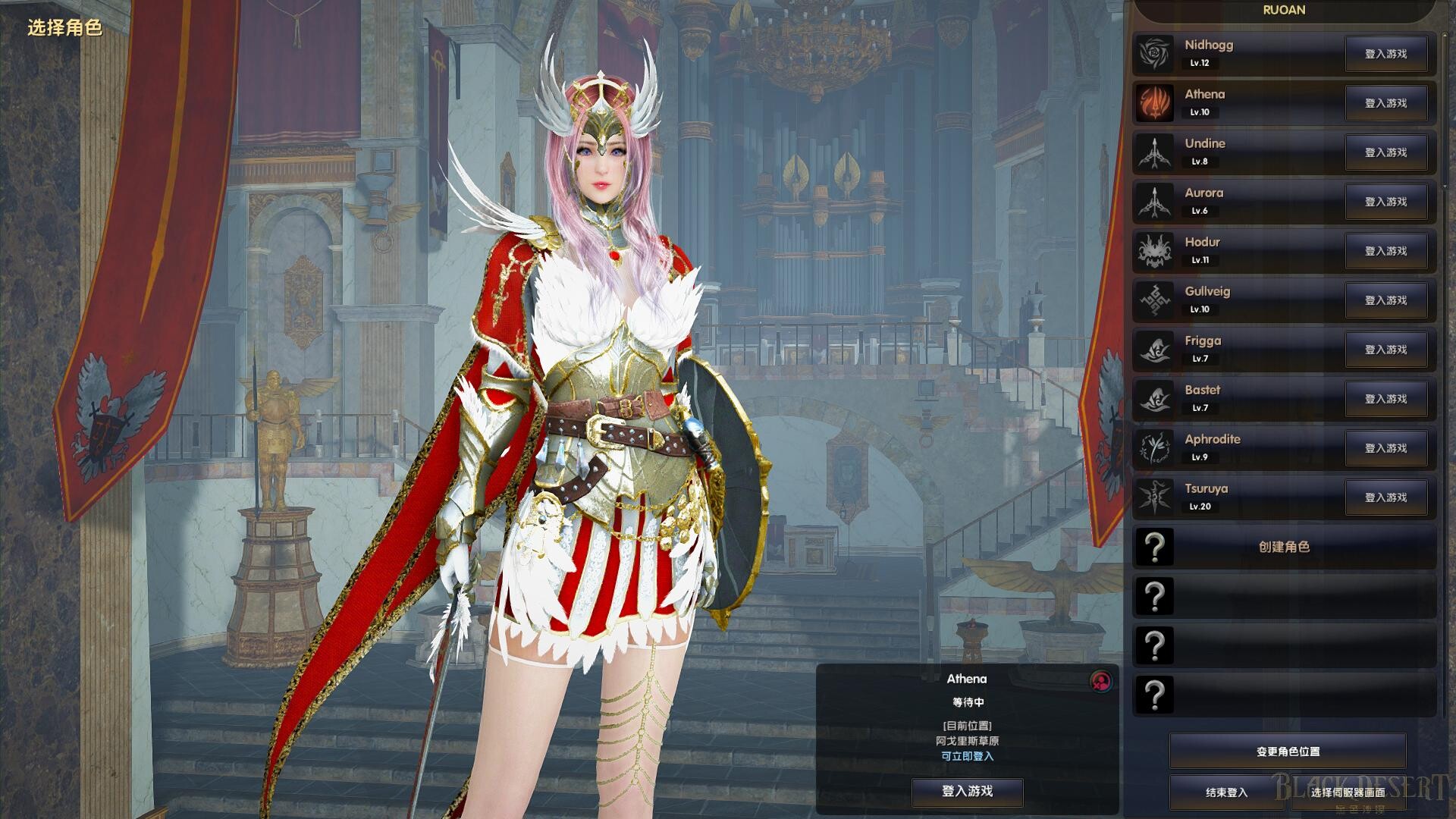The height and width of the screenshot is (819, 1456).
Task: Select the Nidhogg character row
Action: [1236, 53]
